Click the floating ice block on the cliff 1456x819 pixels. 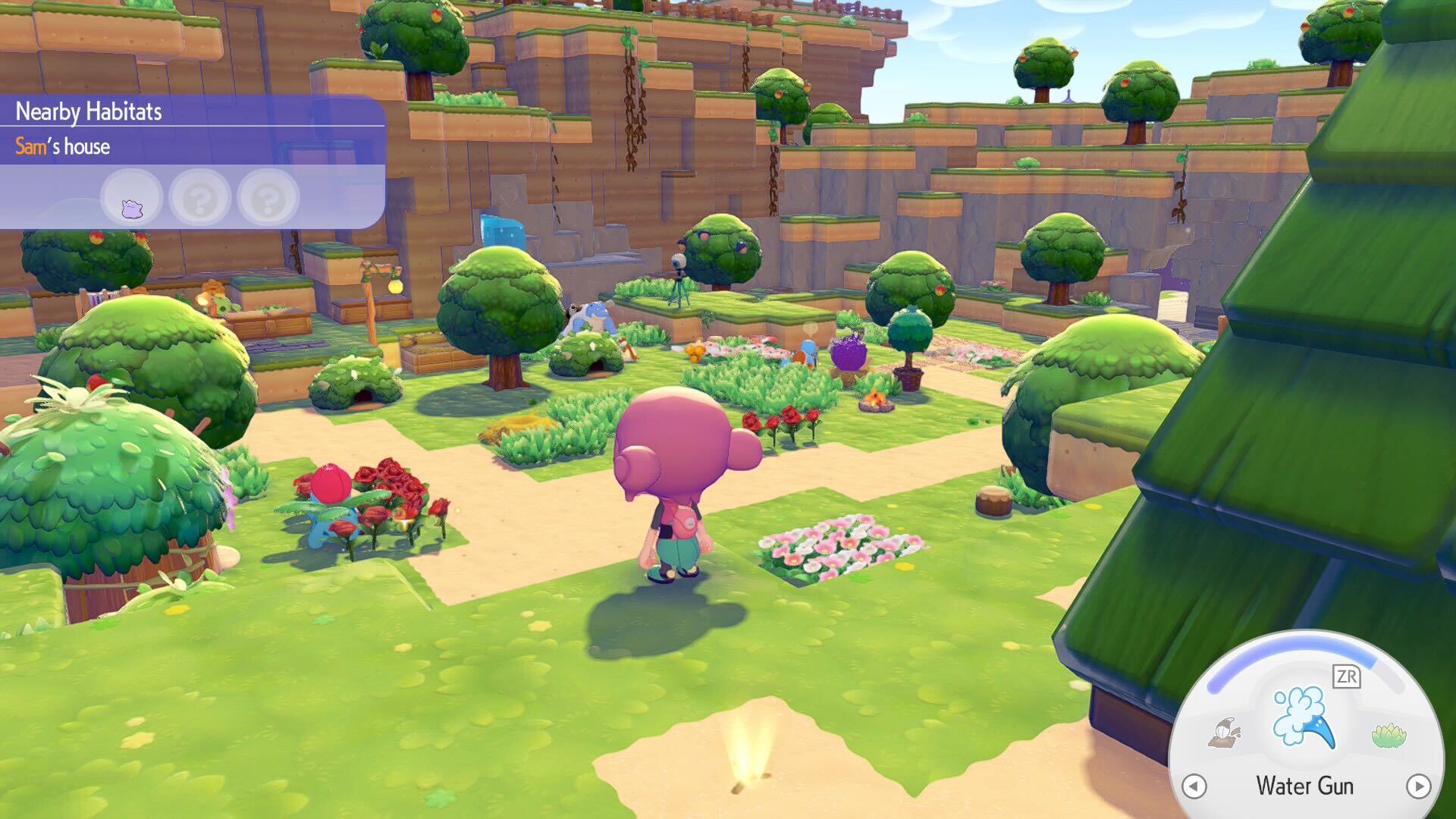tap(500, 229)
